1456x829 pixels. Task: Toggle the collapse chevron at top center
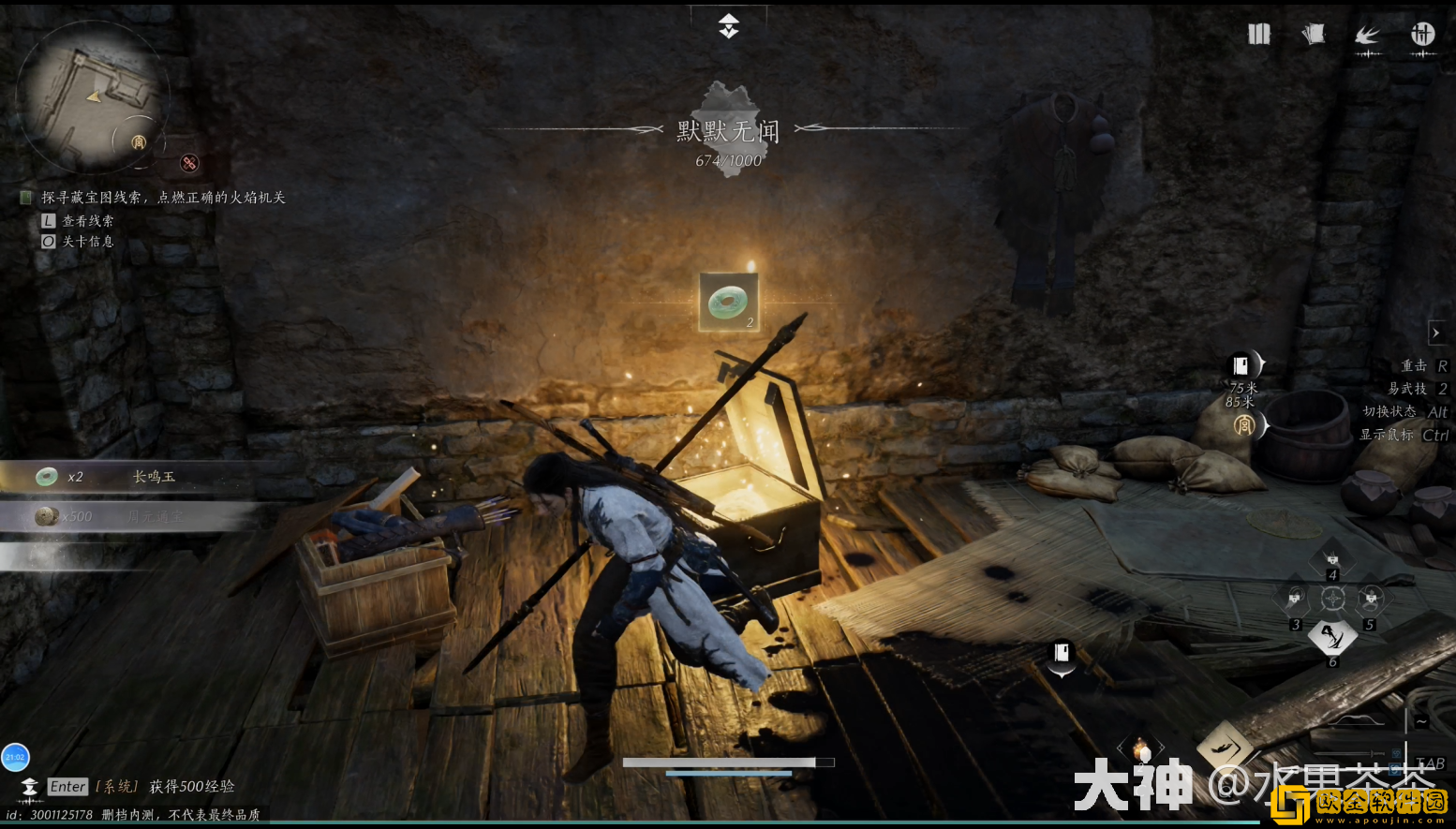729,25
